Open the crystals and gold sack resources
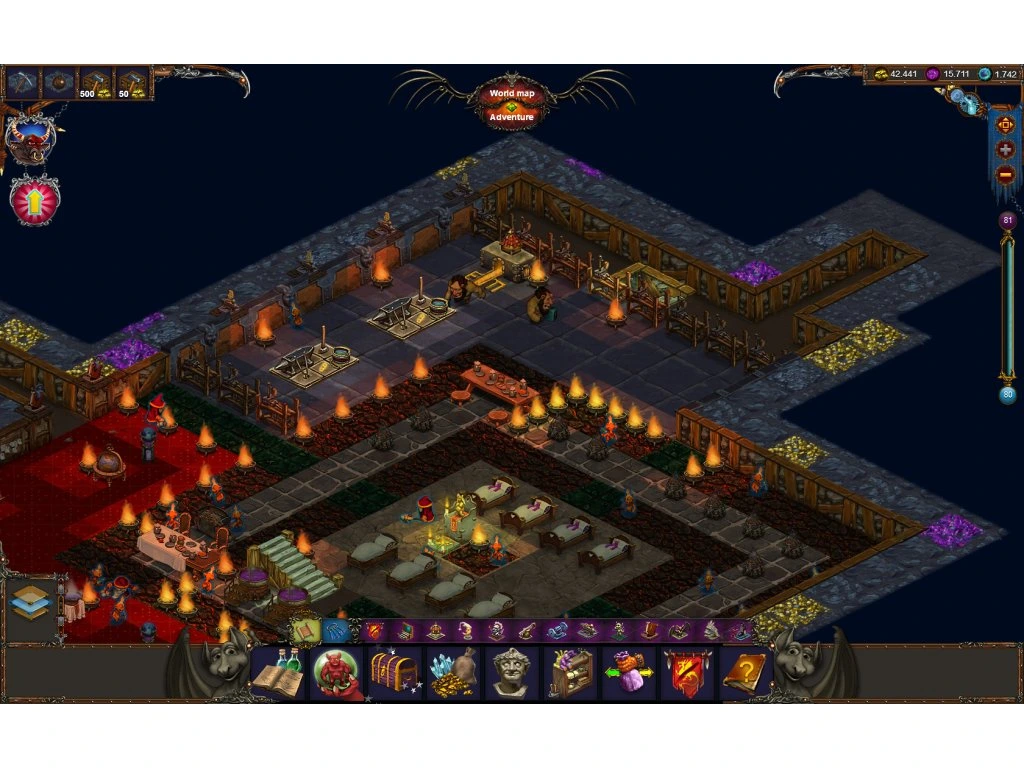Image resolution: width=1024 pixels, height=768 pixels. pyautogui.click(x=453, y=672)
